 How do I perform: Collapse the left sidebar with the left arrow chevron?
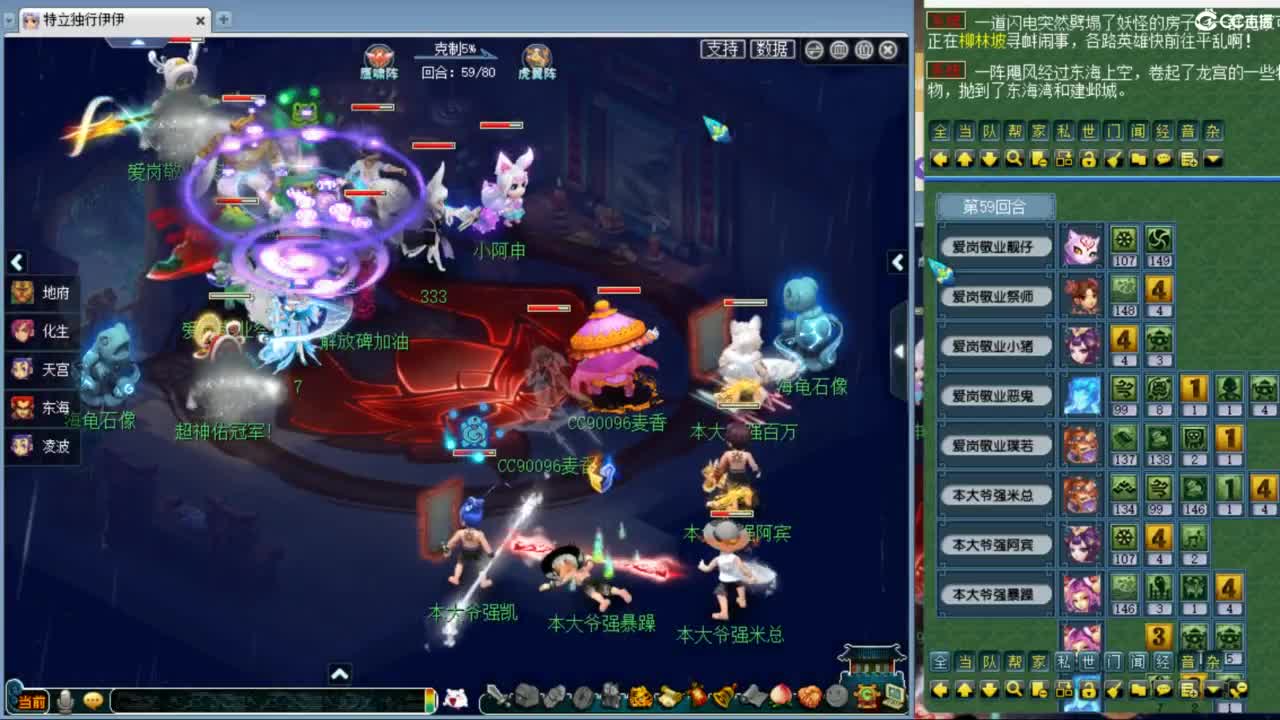[x=17, y=262]
